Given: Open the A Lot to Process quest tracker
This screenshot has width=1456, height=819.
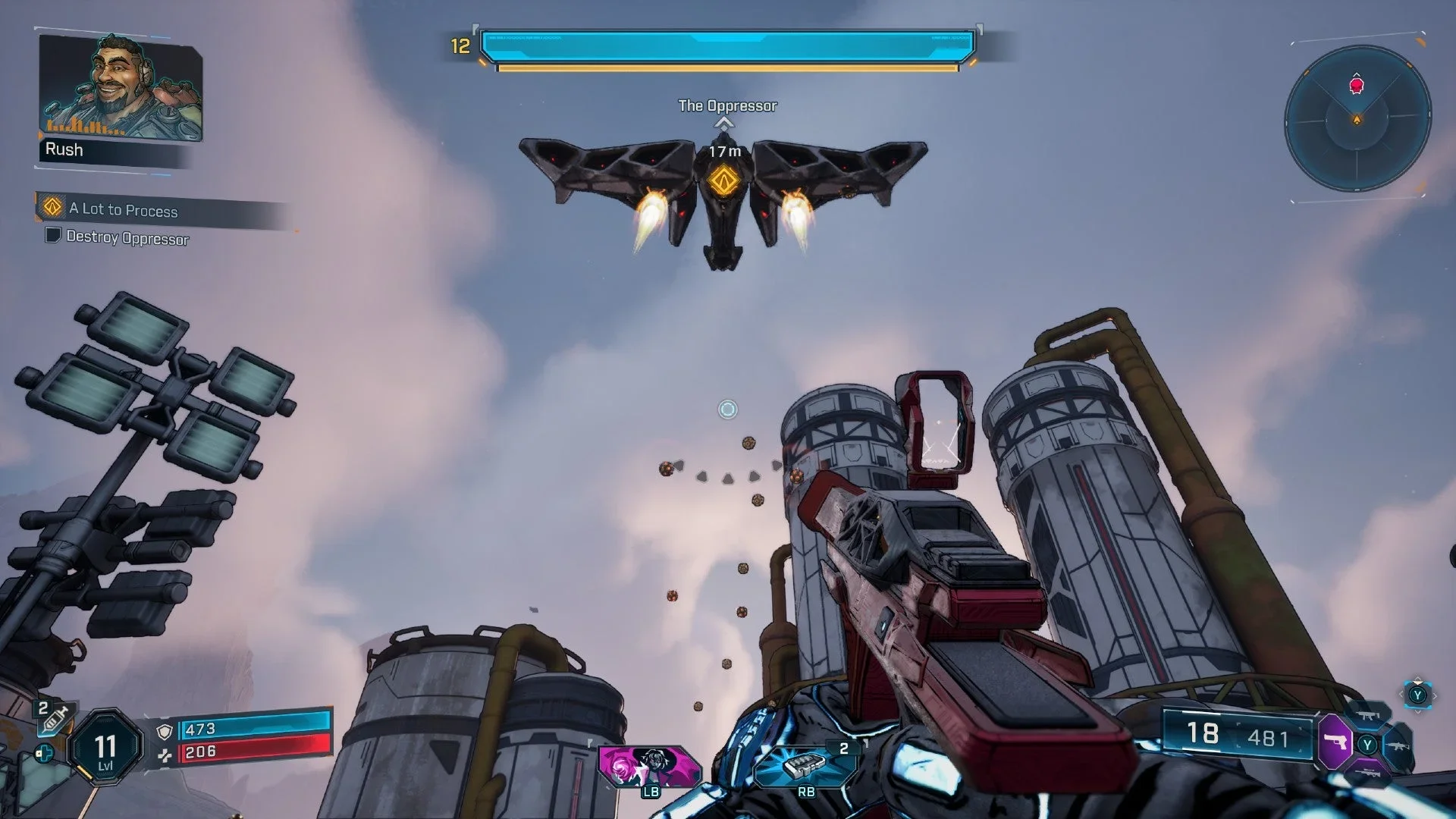Looking at the screenshot, I should [x=123, y=209].
